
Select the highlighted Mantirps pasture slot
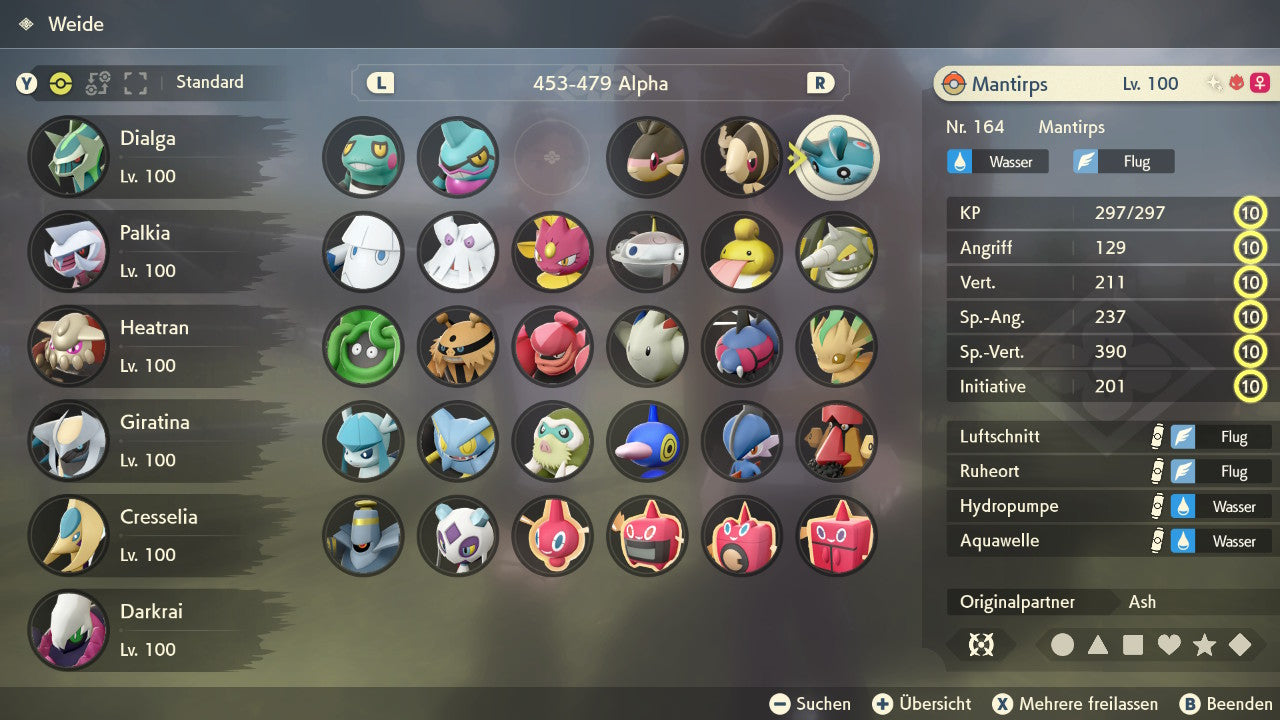(x=838, y=157)
